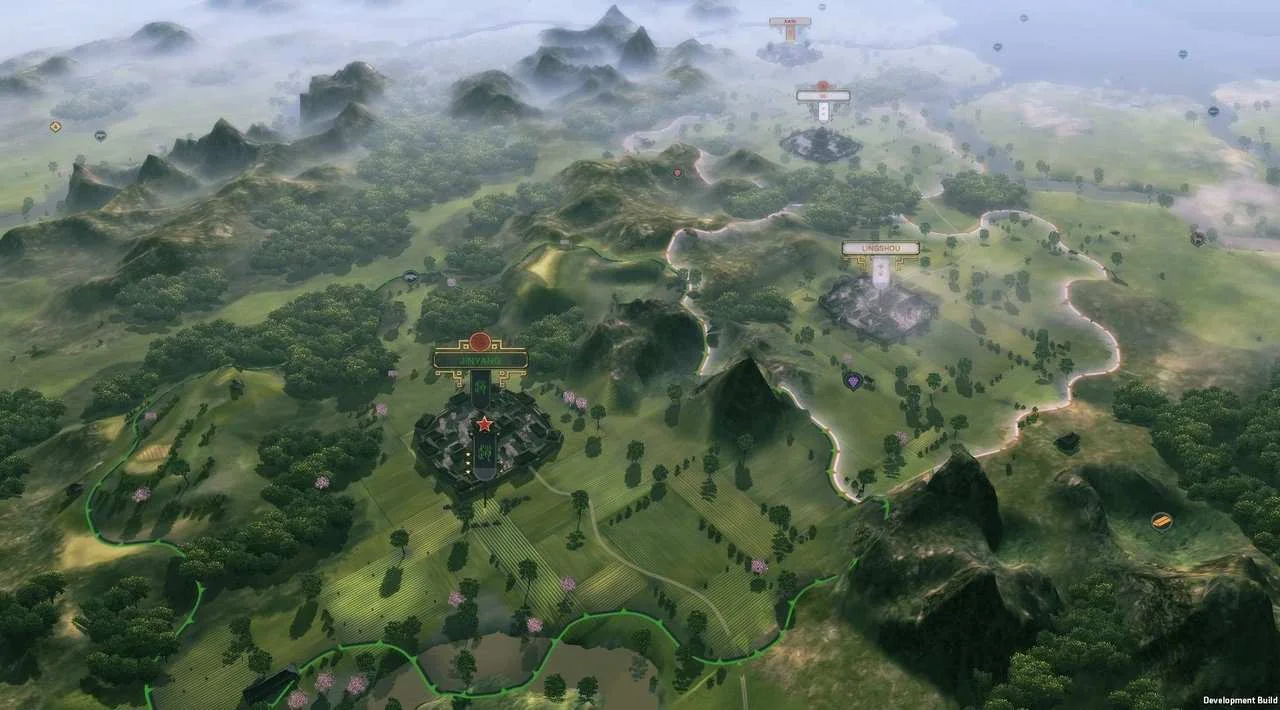
Task: Click the purple gem map marker
Action: (x=852, y=381)
